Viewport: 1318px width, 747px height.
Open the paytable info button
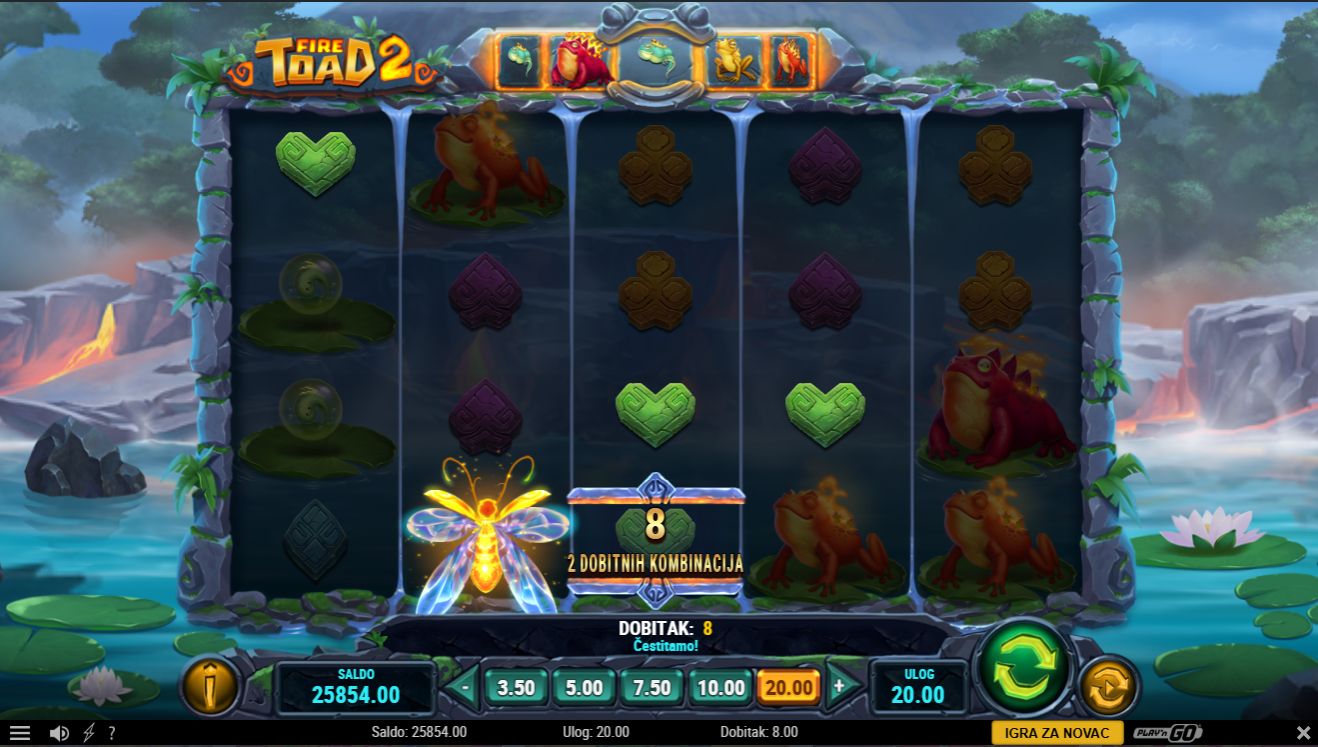[210, 686]
